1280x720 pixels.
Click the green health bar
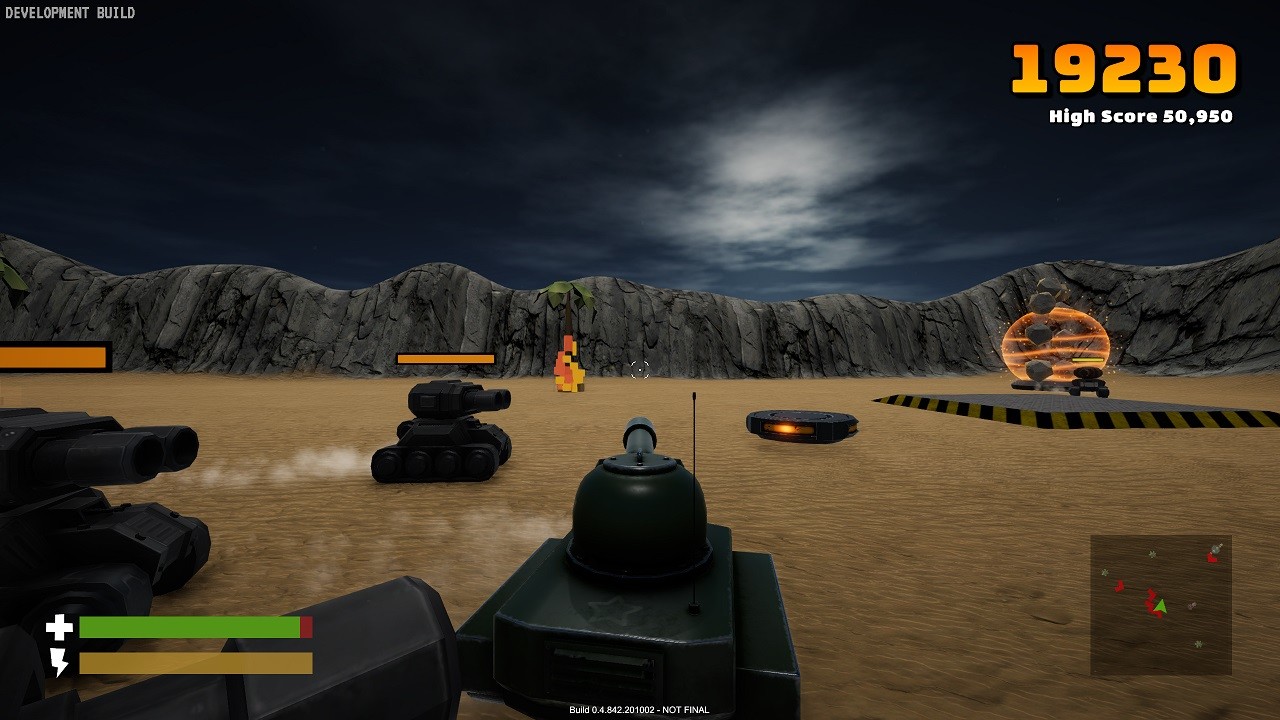[x=190, y=628]
